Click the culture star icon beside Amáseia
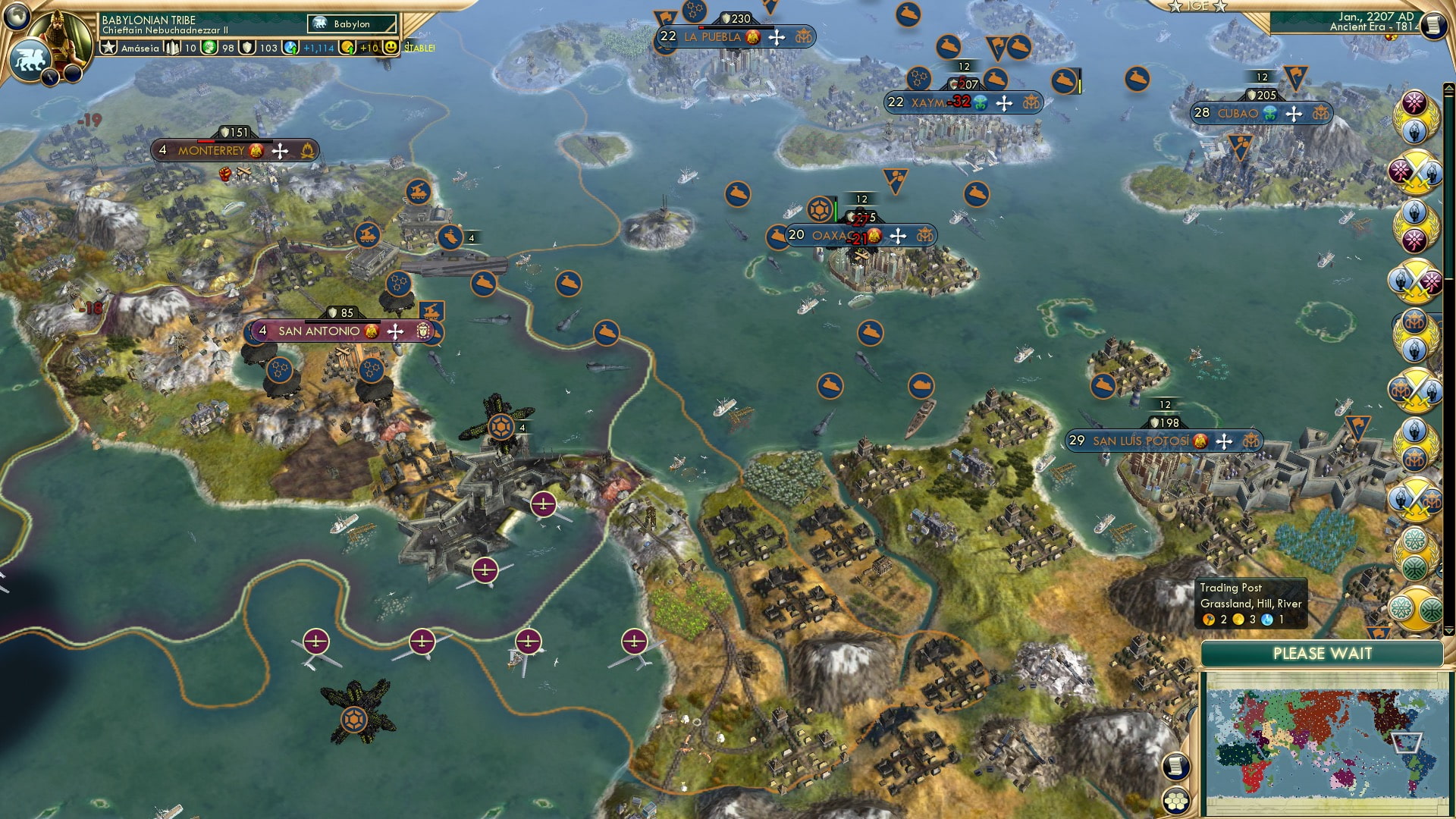Image resolution: width=1456 pixels, height=819 pixels. 108,47
